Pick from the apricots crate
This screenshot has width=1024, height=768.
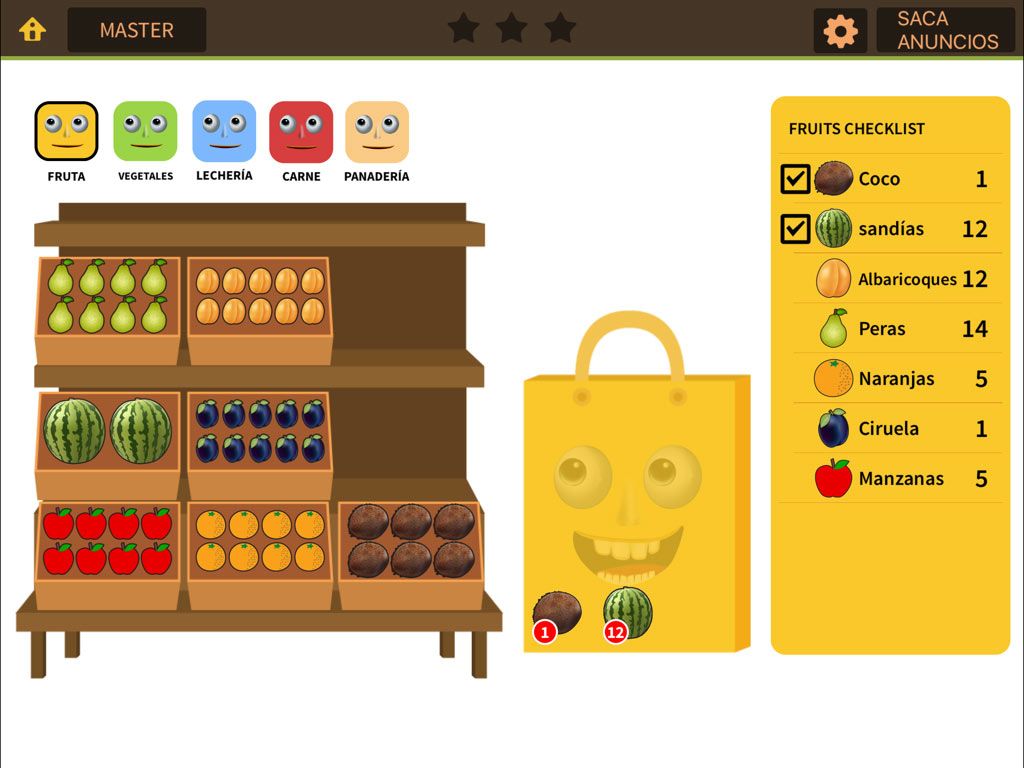(x=260, y=296)
